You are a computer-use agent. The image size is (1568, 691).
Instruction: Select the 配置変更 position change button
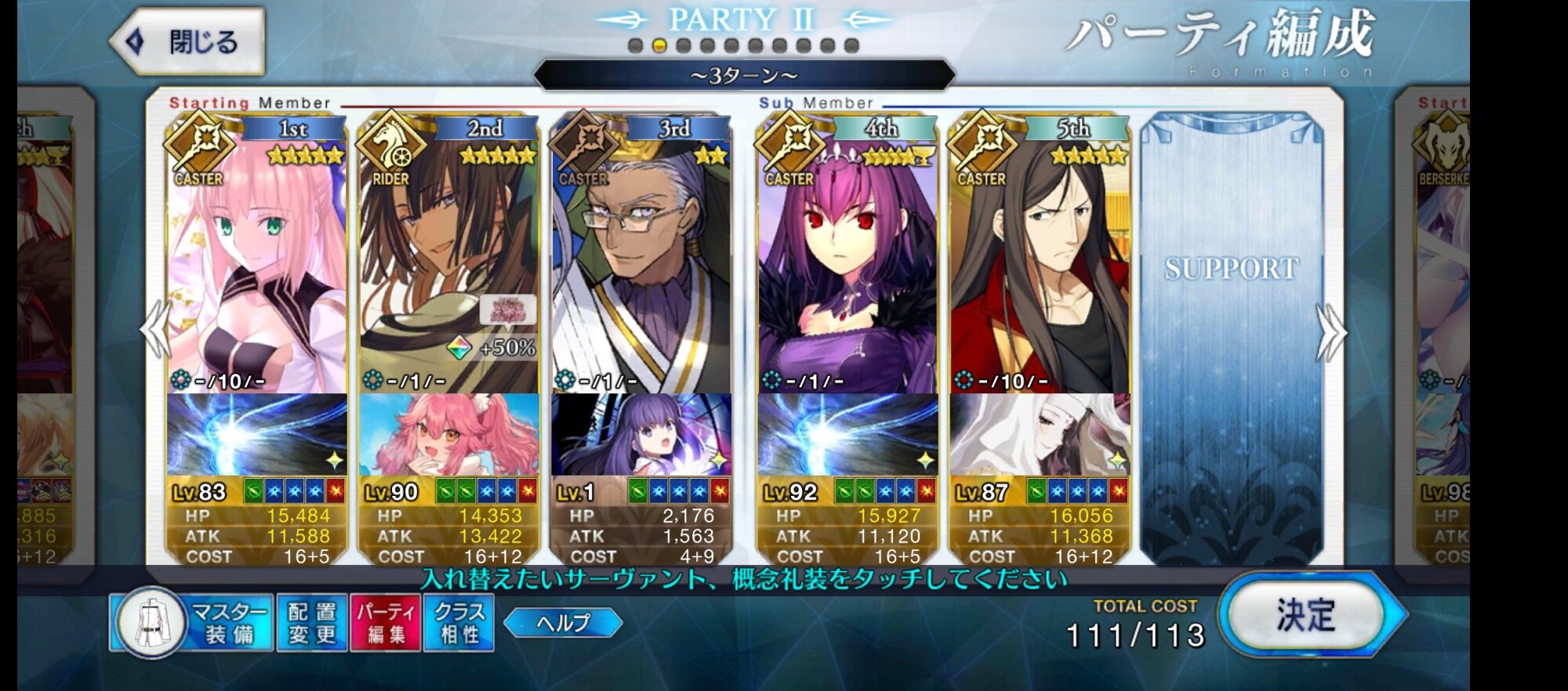click(311, 623)
